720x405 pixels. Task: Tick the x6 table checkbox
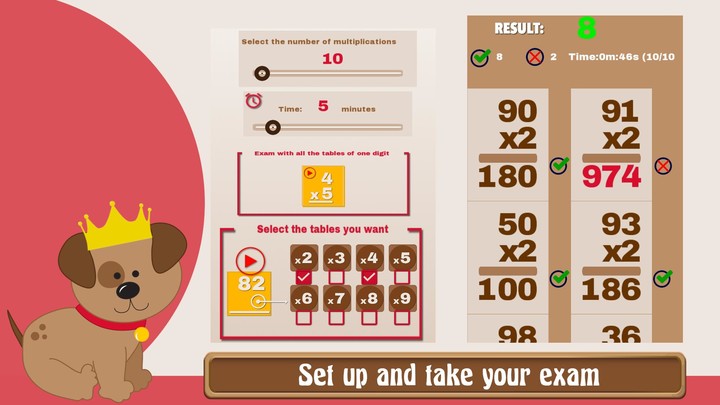305,317
